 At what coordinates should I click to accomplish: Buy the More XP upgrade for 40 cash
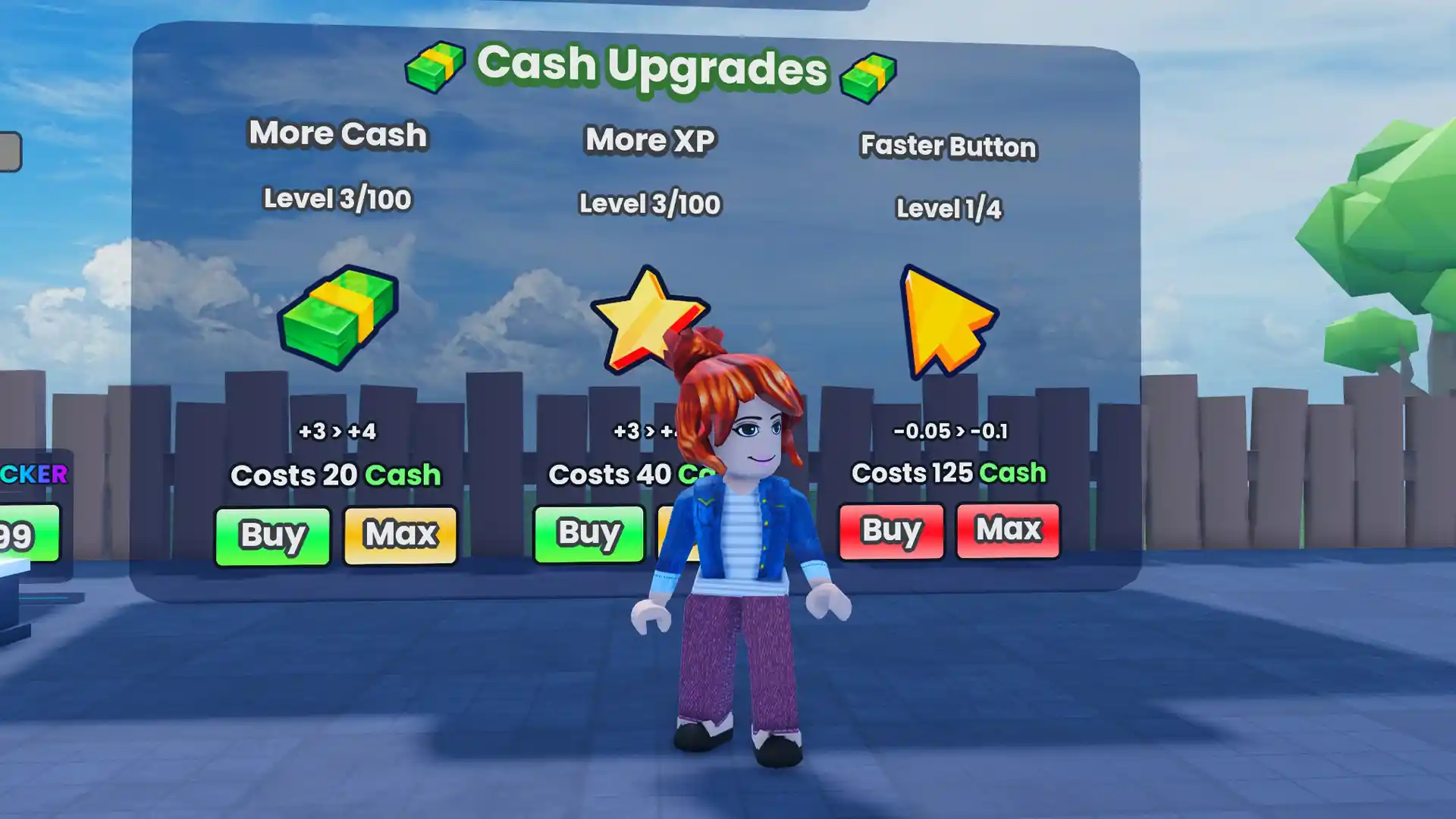589,533
